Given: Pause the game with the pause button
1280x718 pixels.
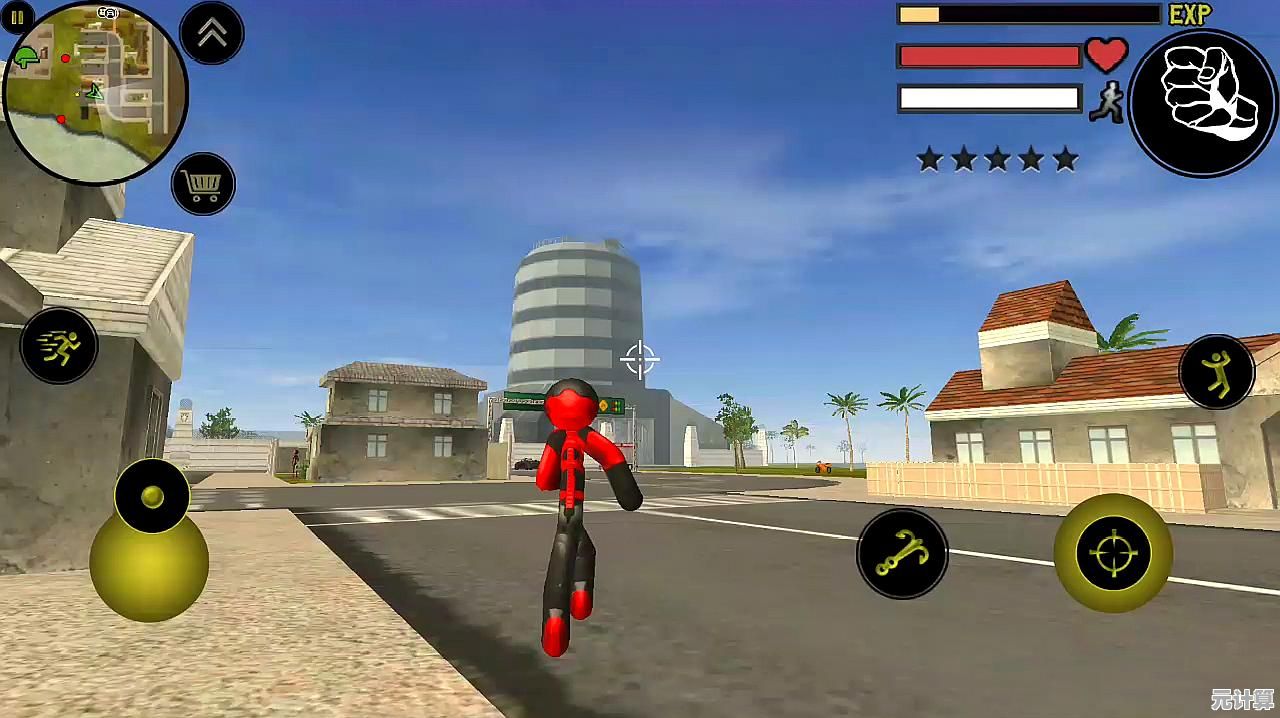Looking at the screenshot, I should point(17,17).
